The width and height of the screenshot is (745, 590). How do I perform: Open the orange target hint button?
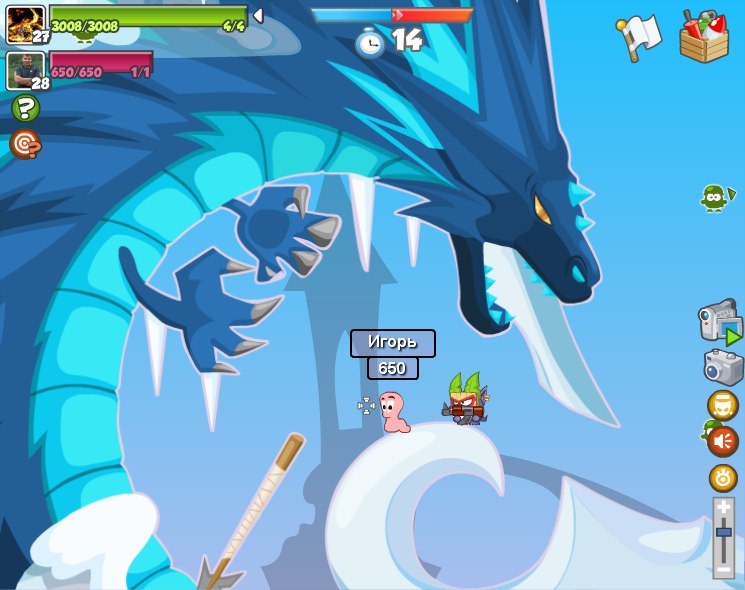[25, 145]
